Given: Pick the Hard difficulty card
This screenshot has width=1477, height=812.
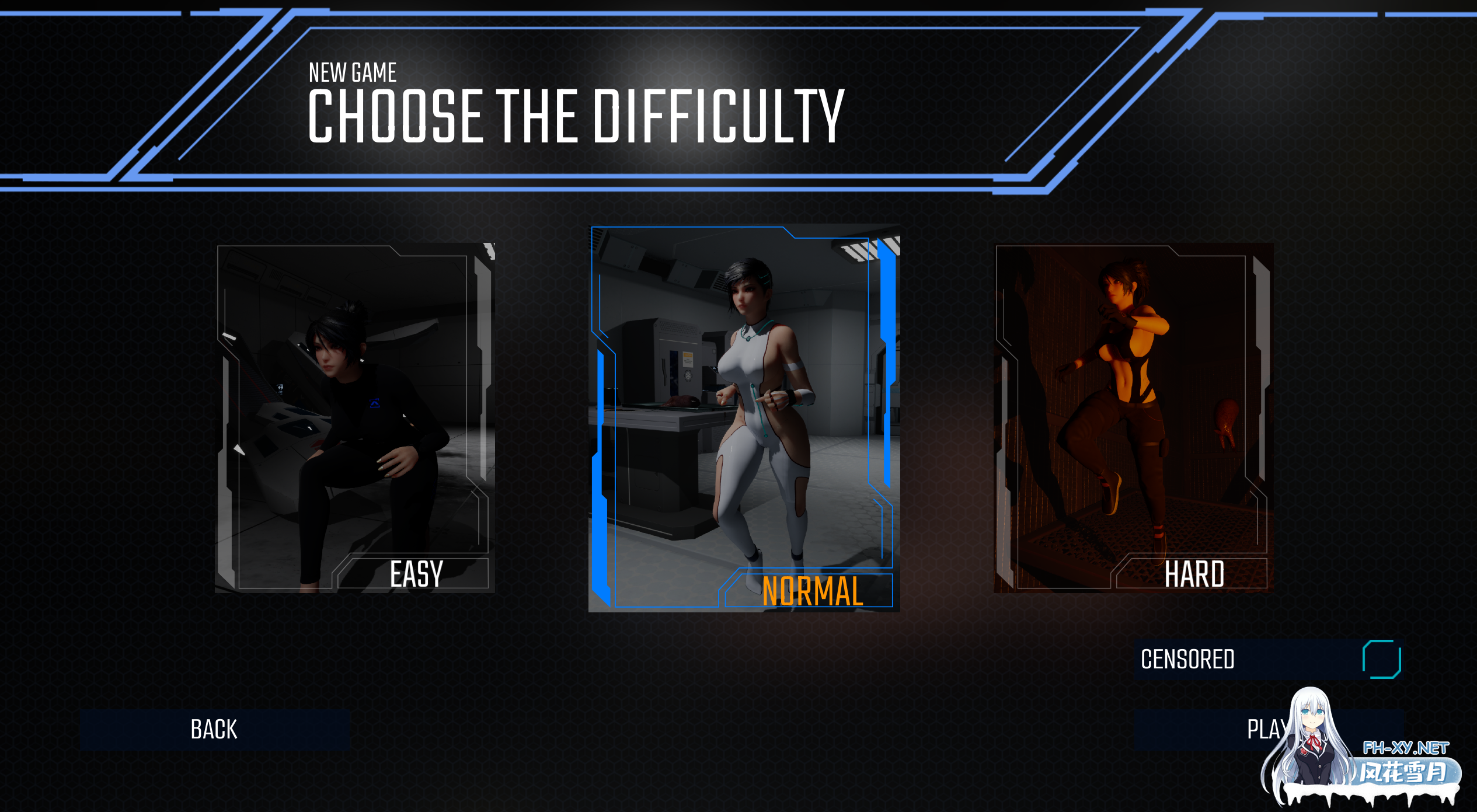Looking at the screenshot, I should click(x=1134, y=418).
